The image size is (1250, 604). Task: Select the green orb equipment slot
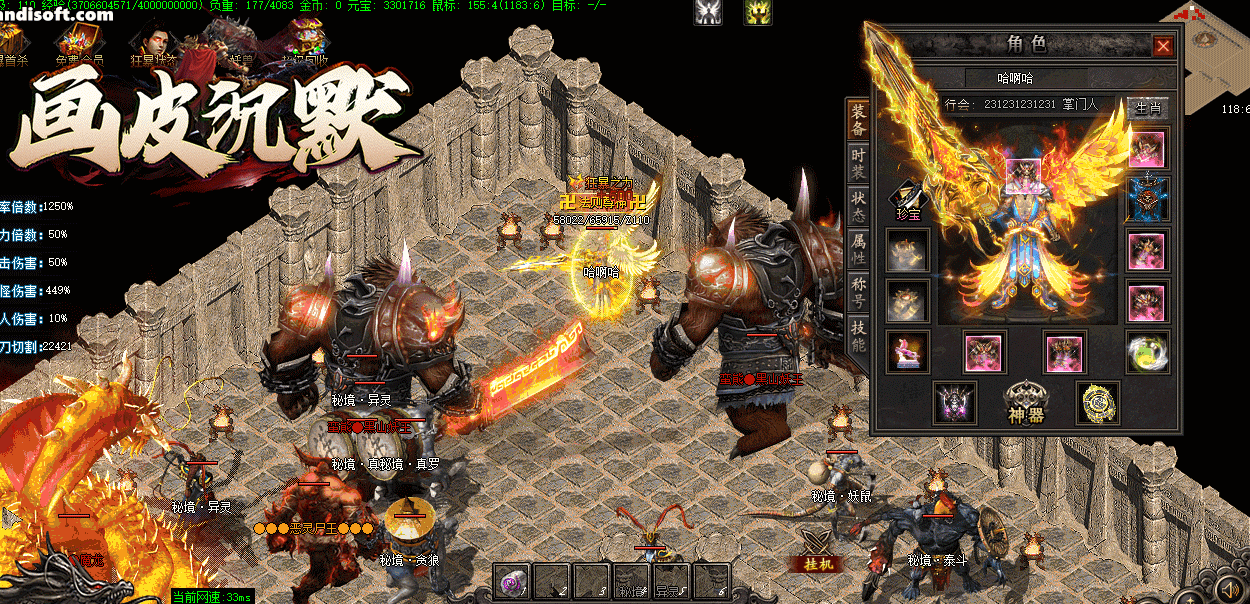(1147, 352)
